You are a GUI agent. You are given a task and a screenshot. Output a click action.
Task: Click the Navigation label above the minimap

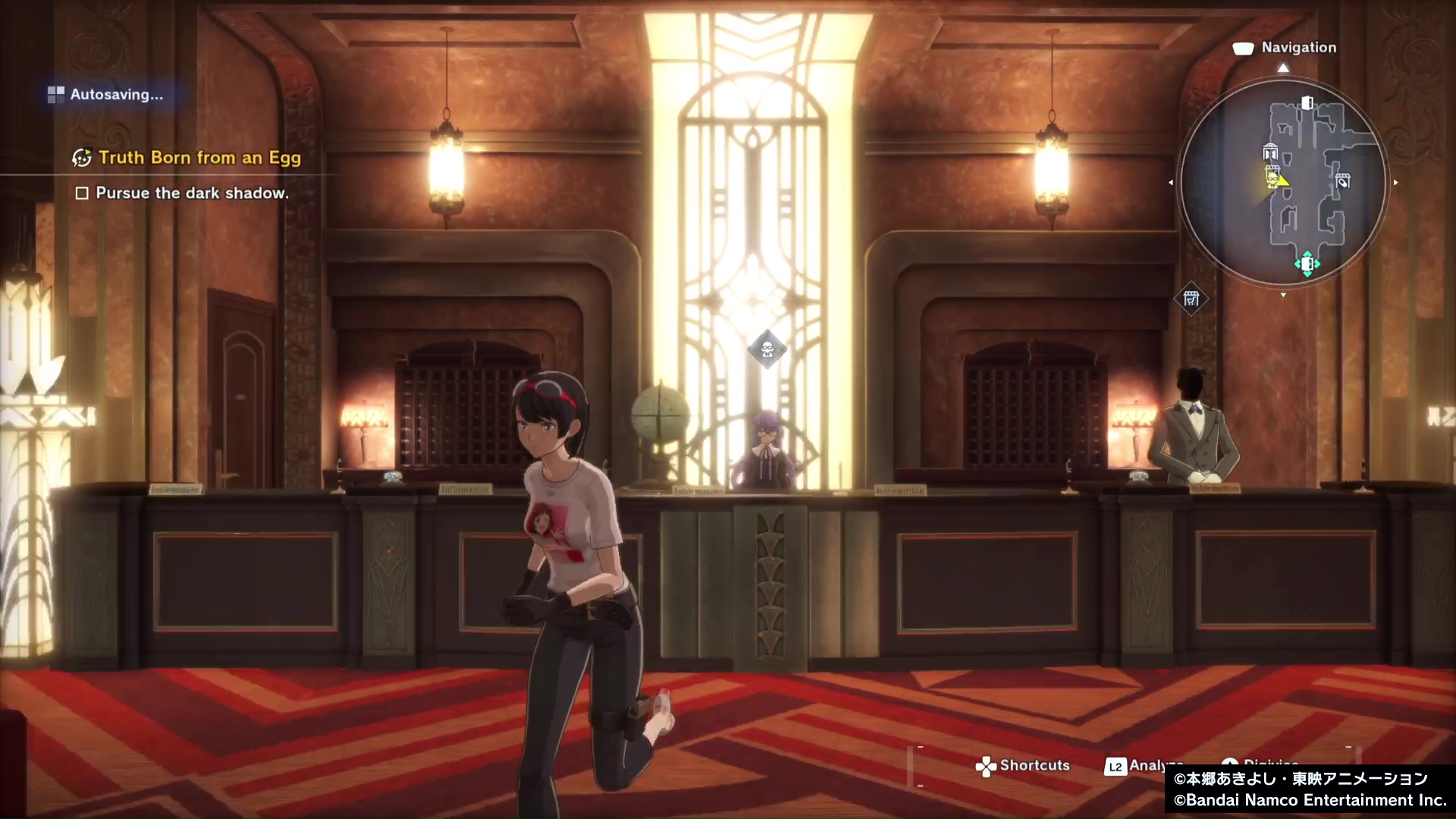[x=1298, y=47]
